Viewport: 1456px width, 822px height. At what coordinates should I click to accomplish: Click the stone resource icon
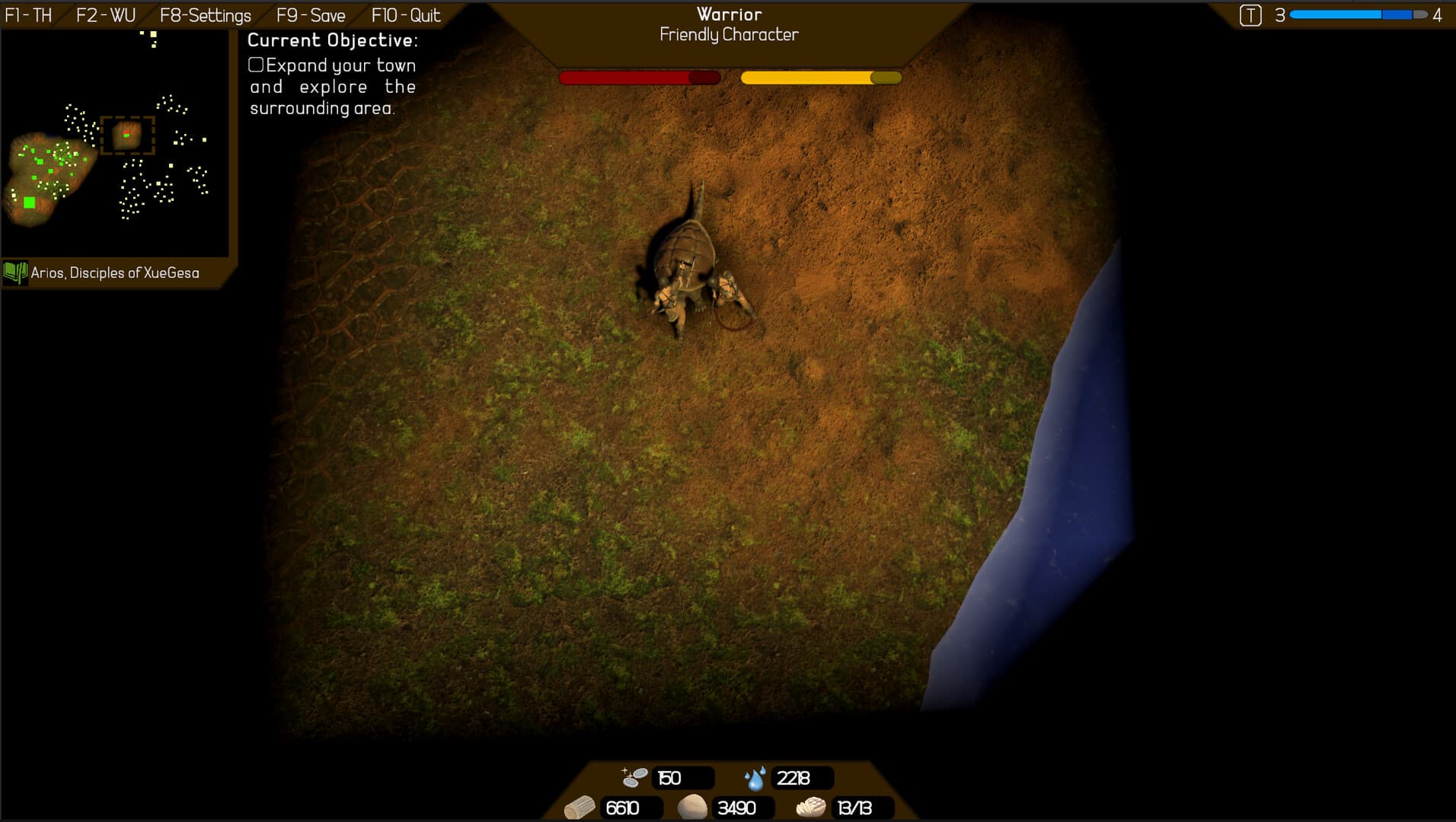click(694, 808)
